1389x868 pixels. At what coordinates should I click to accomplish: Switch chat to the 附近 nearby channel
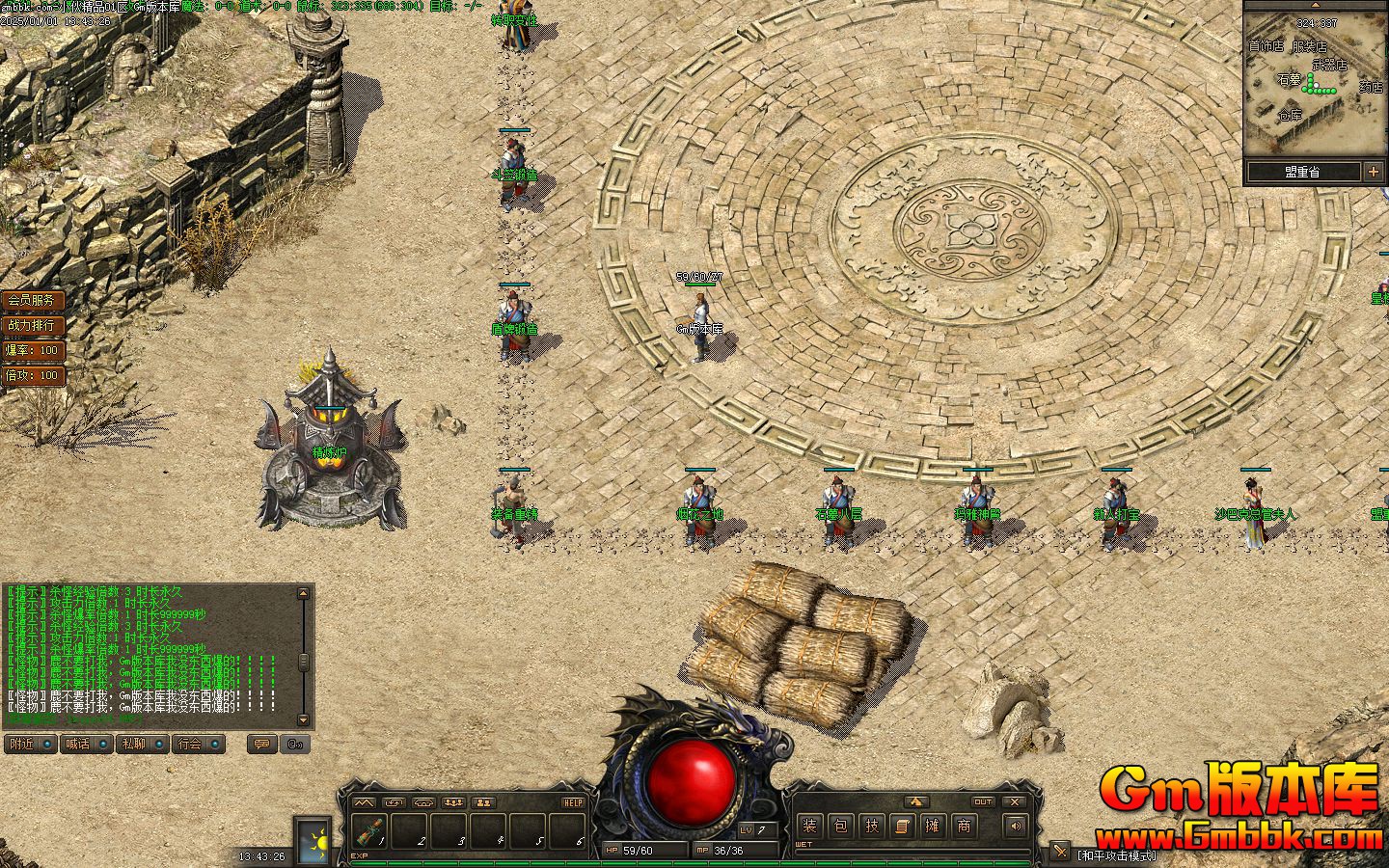[x=29, y=744]
